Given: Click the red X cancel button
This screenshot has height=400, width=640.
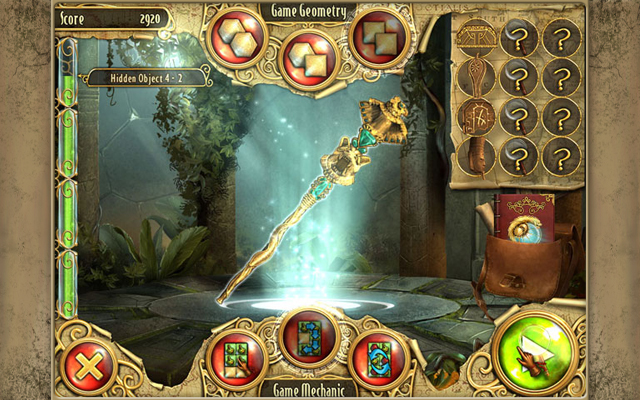Looking at the screenshot, I should 89,358.
